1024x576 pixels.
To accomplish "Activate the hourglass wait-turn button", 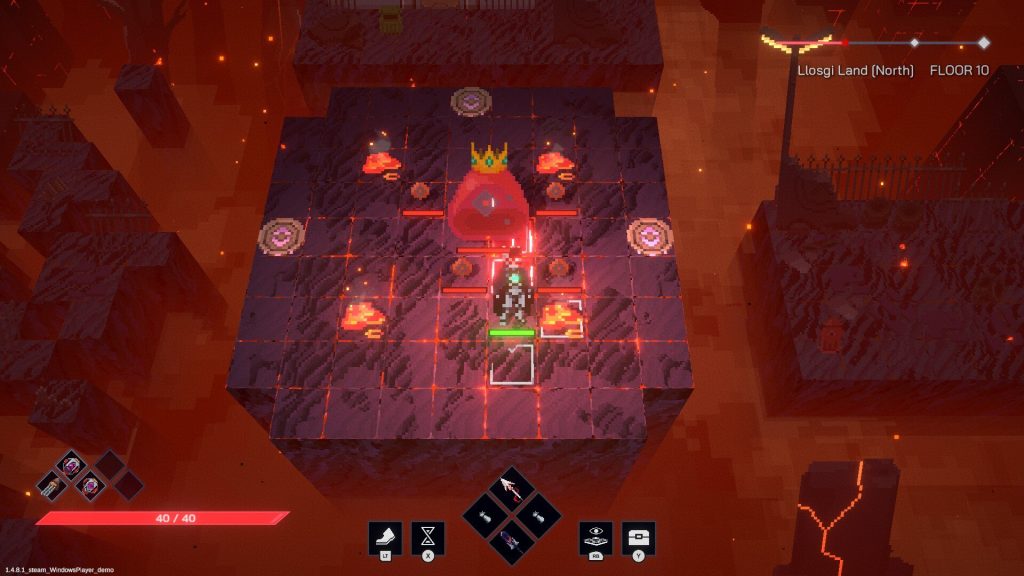I will point(428,537).
